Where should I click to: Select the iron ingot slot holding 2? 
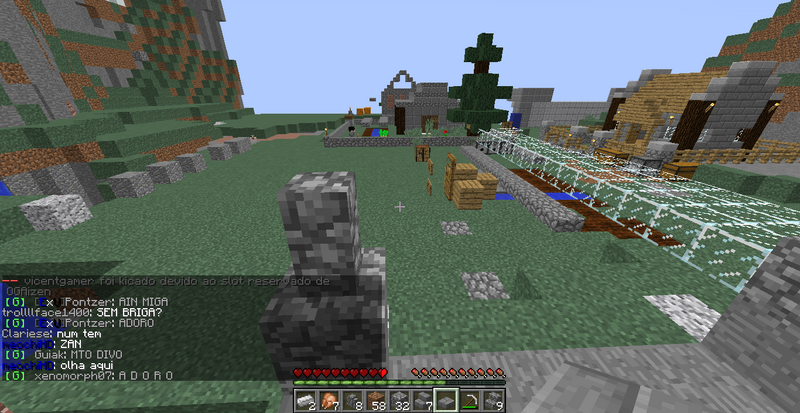click(305, 401)
